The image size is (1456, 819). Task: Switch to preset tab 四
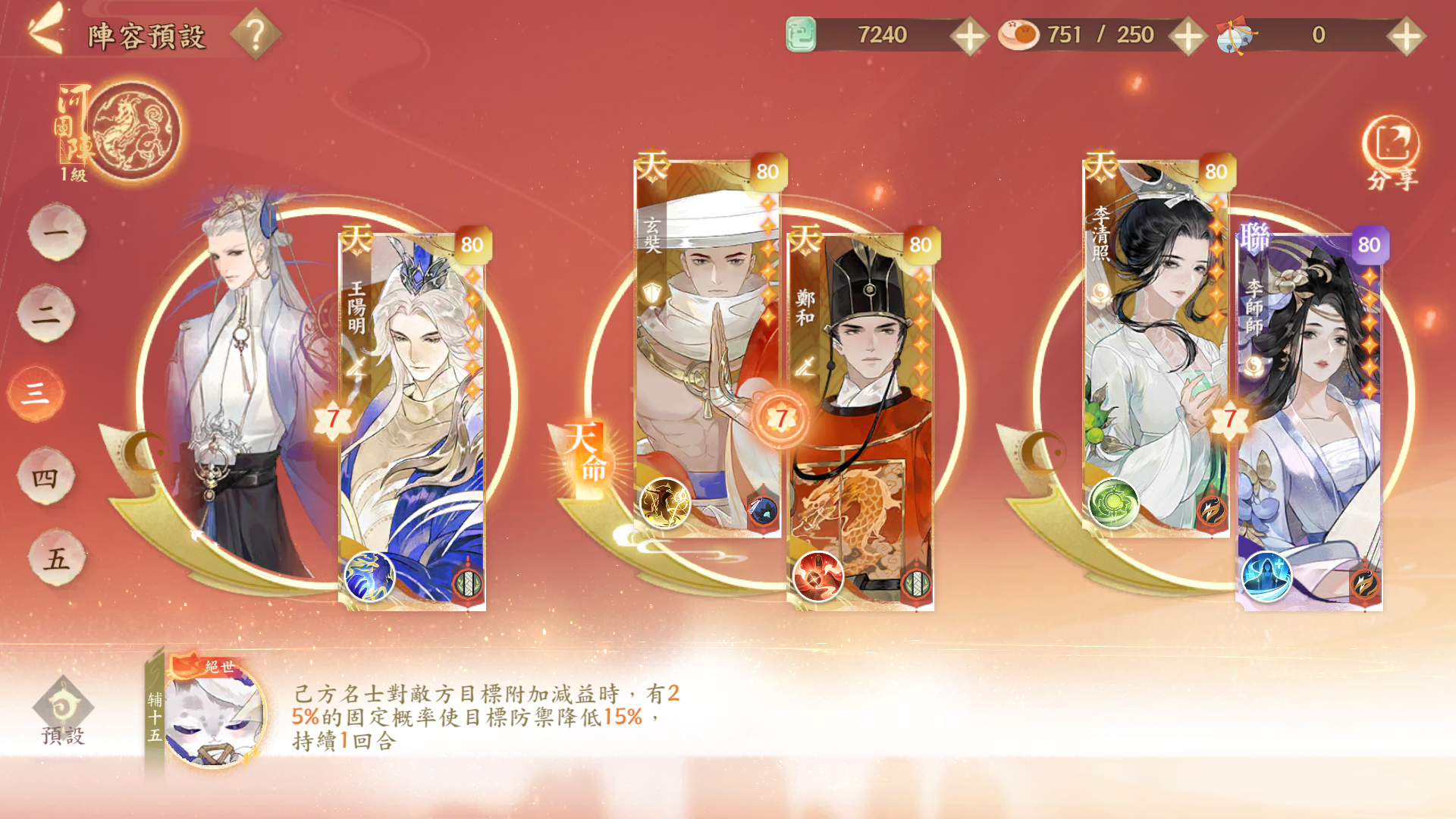(x=45, y=476)
